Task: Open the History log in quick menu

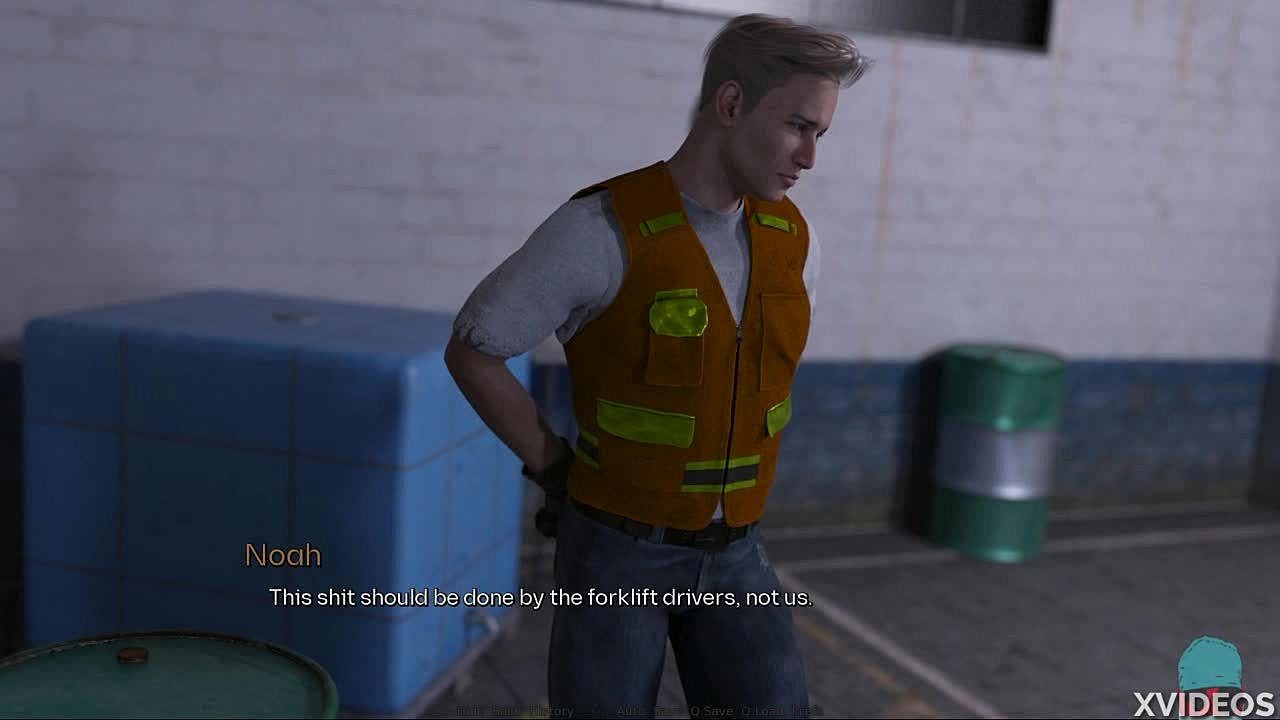Action: pyautogui.click(x=551, y=711)
